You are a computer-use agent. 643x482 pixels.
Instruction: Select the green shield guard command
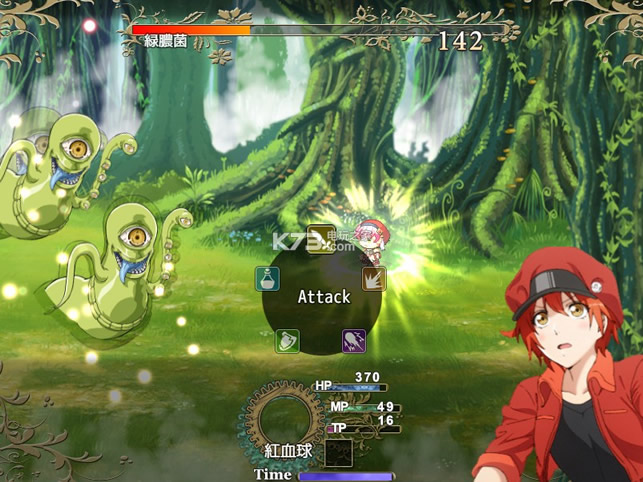[x=288, y=341]
